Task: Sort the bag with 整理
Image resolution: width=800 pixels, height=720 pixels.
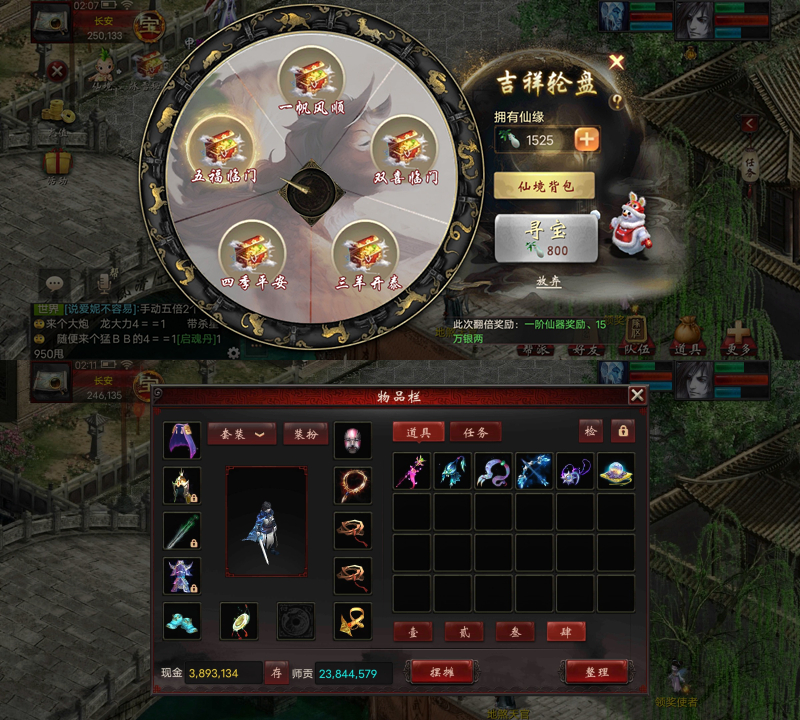Action: pos(597,672)
